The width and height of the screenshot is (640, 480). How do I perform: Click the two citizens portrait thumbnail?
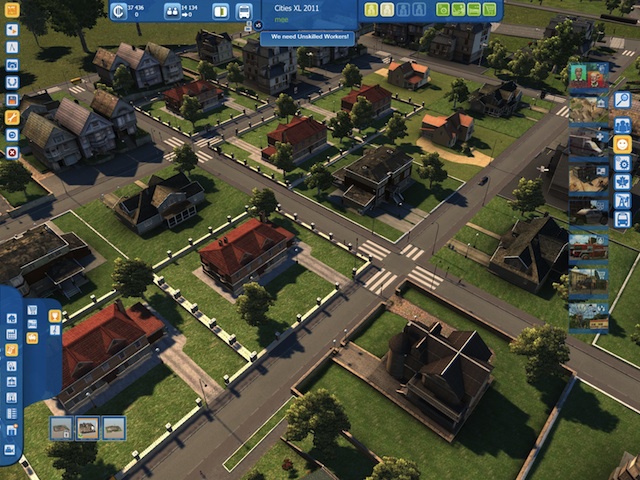tap(587, 75)
